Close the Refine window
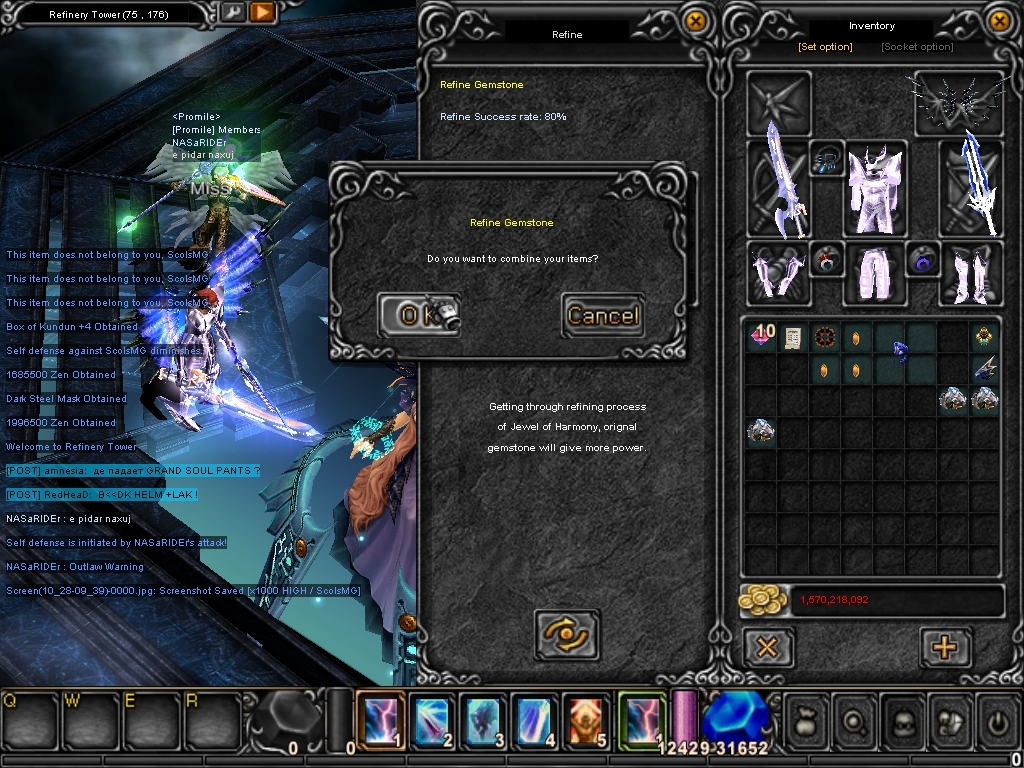1024x768 pixels. [x=695, y=21]
